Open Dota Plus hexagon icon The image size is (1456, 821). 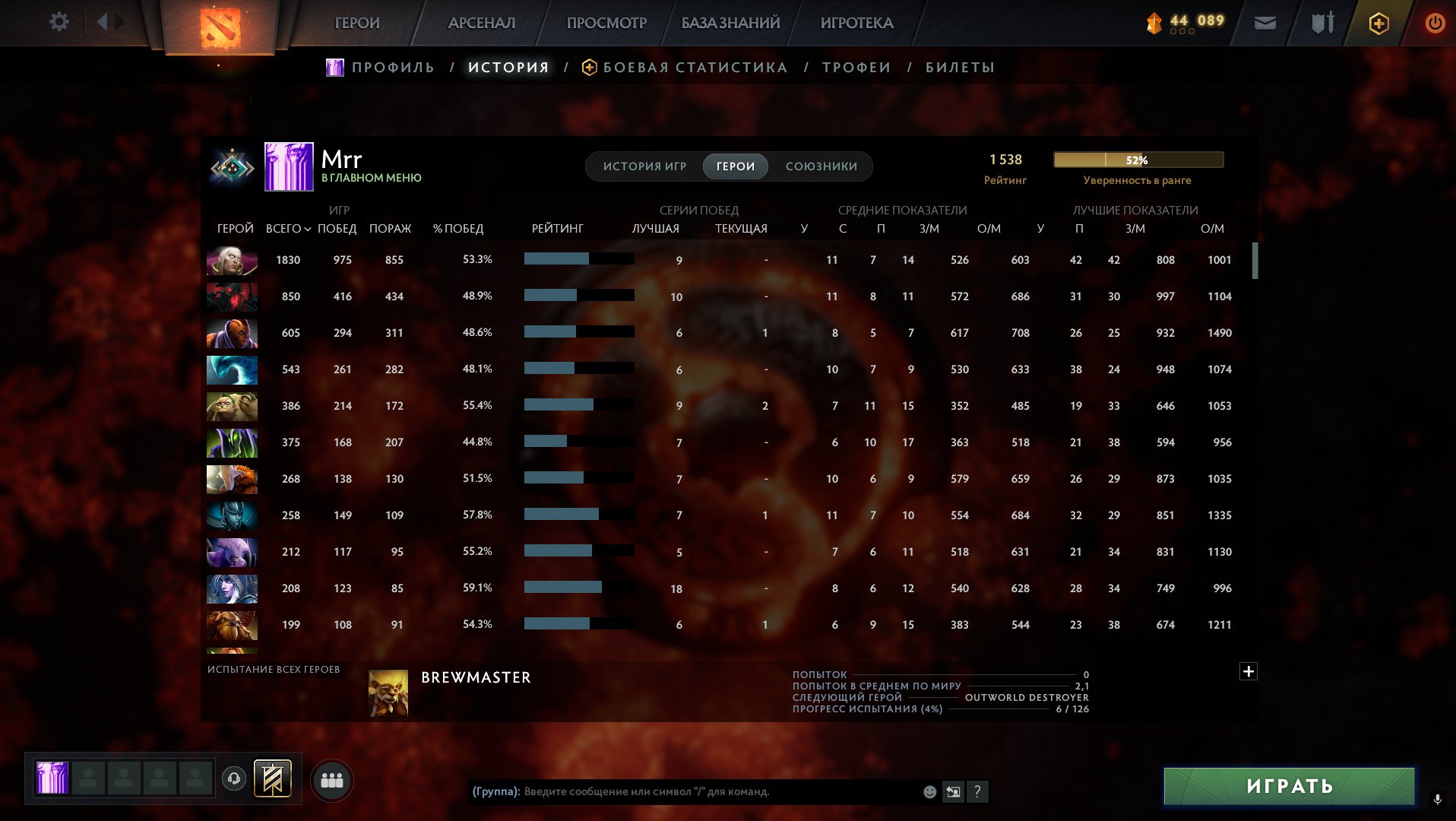tap(1378, 24)
